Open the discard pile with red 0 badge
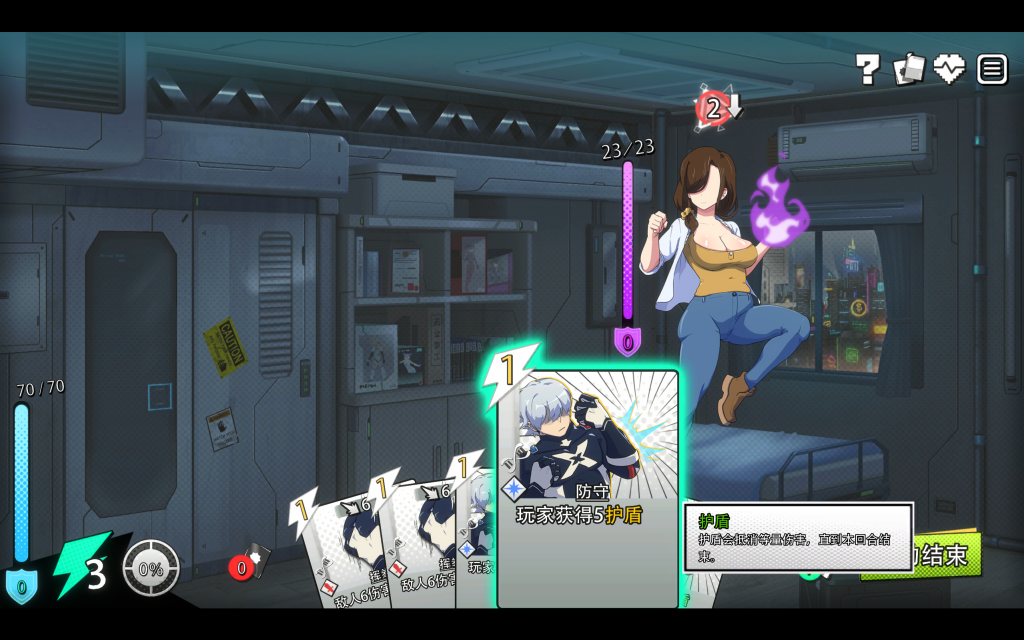This screenshot has height=640, width=1024. [249, 564]
